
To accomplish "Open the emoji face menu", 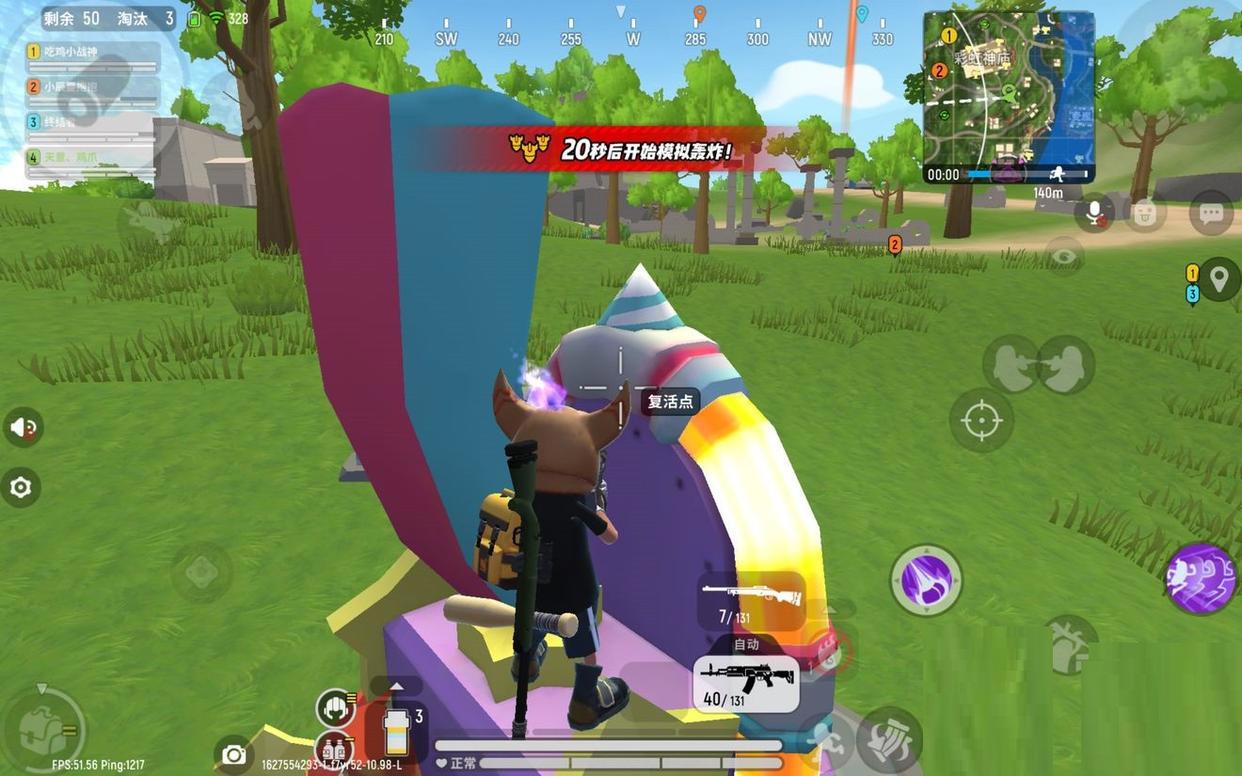I will coord(1145,212).
